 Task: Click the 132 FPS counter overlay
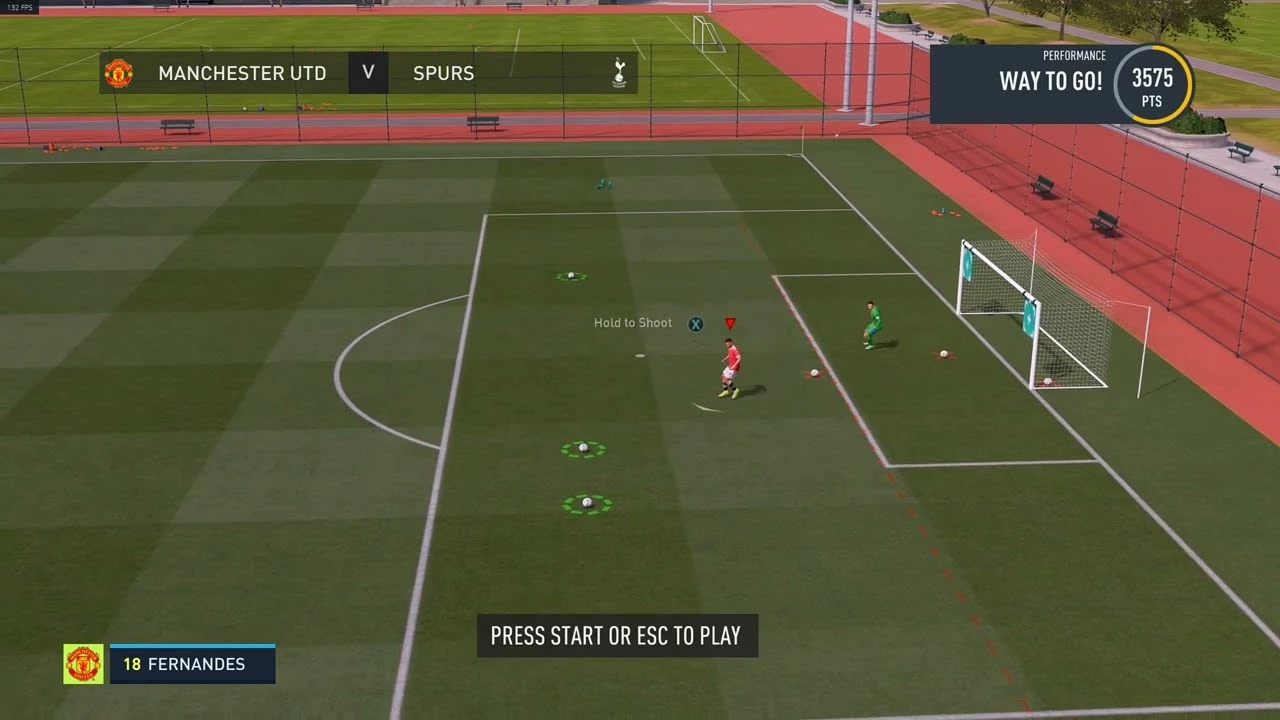tap(18, 5)
